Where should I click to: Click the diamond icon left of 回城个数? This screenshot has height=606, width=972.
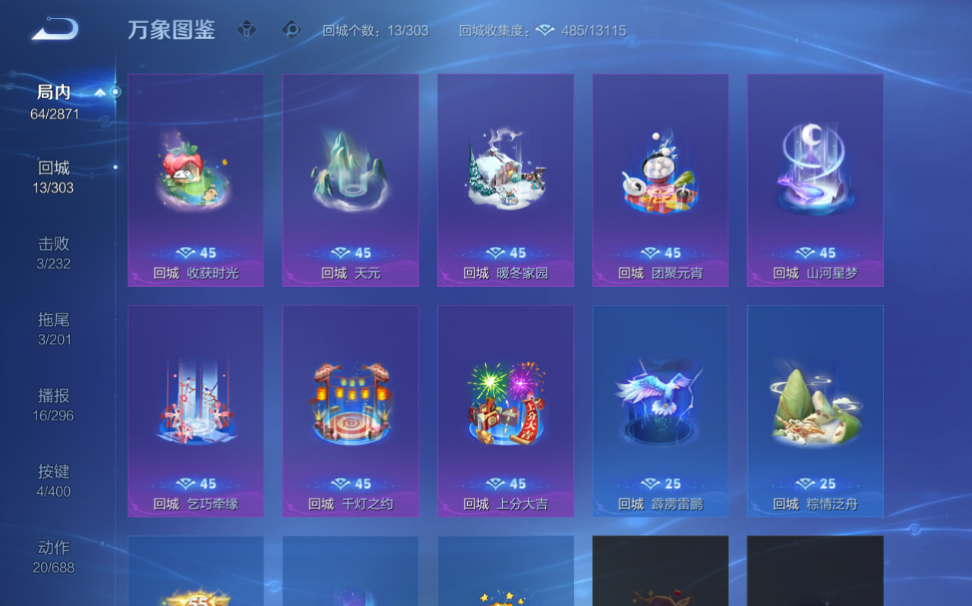click(291, 30)
